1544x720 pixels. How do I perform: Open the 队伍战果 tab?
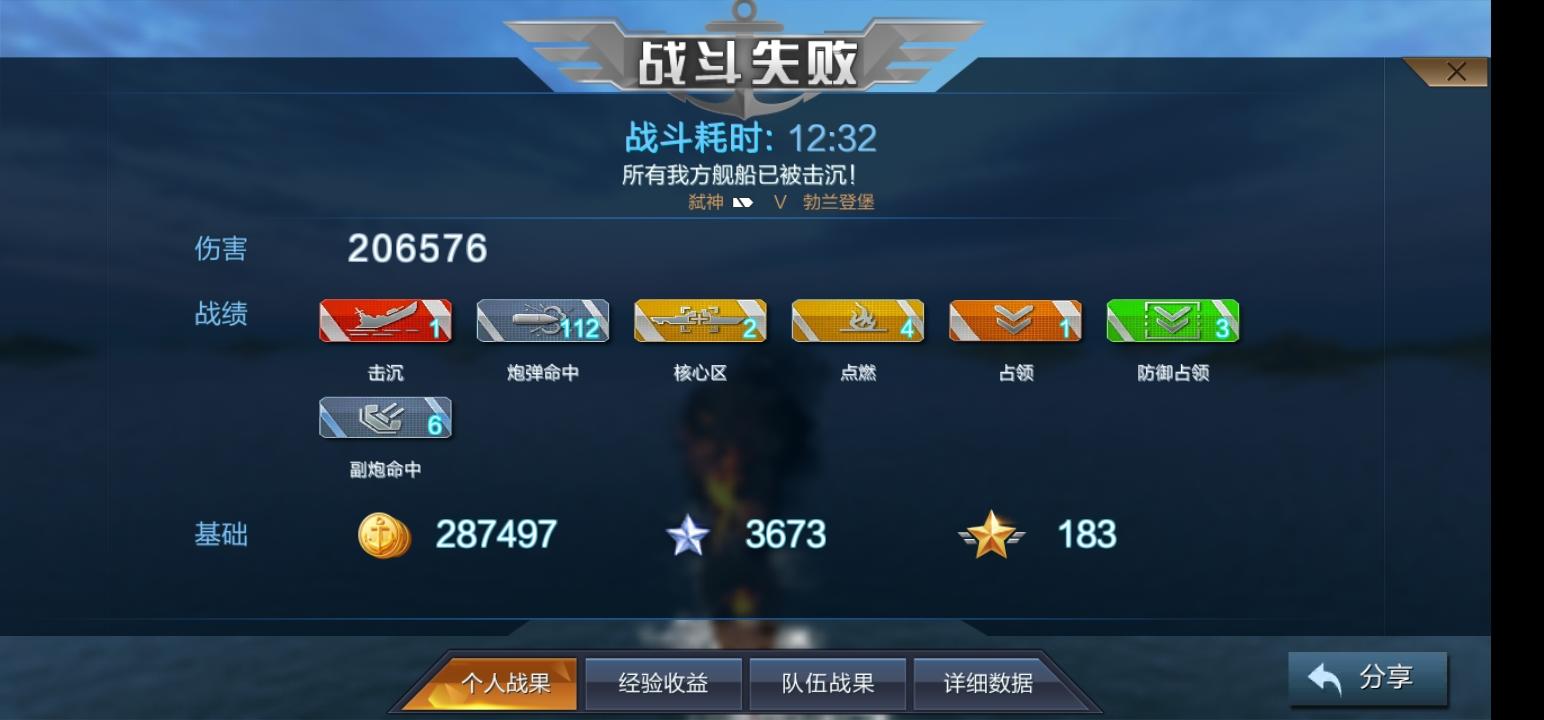827,682
